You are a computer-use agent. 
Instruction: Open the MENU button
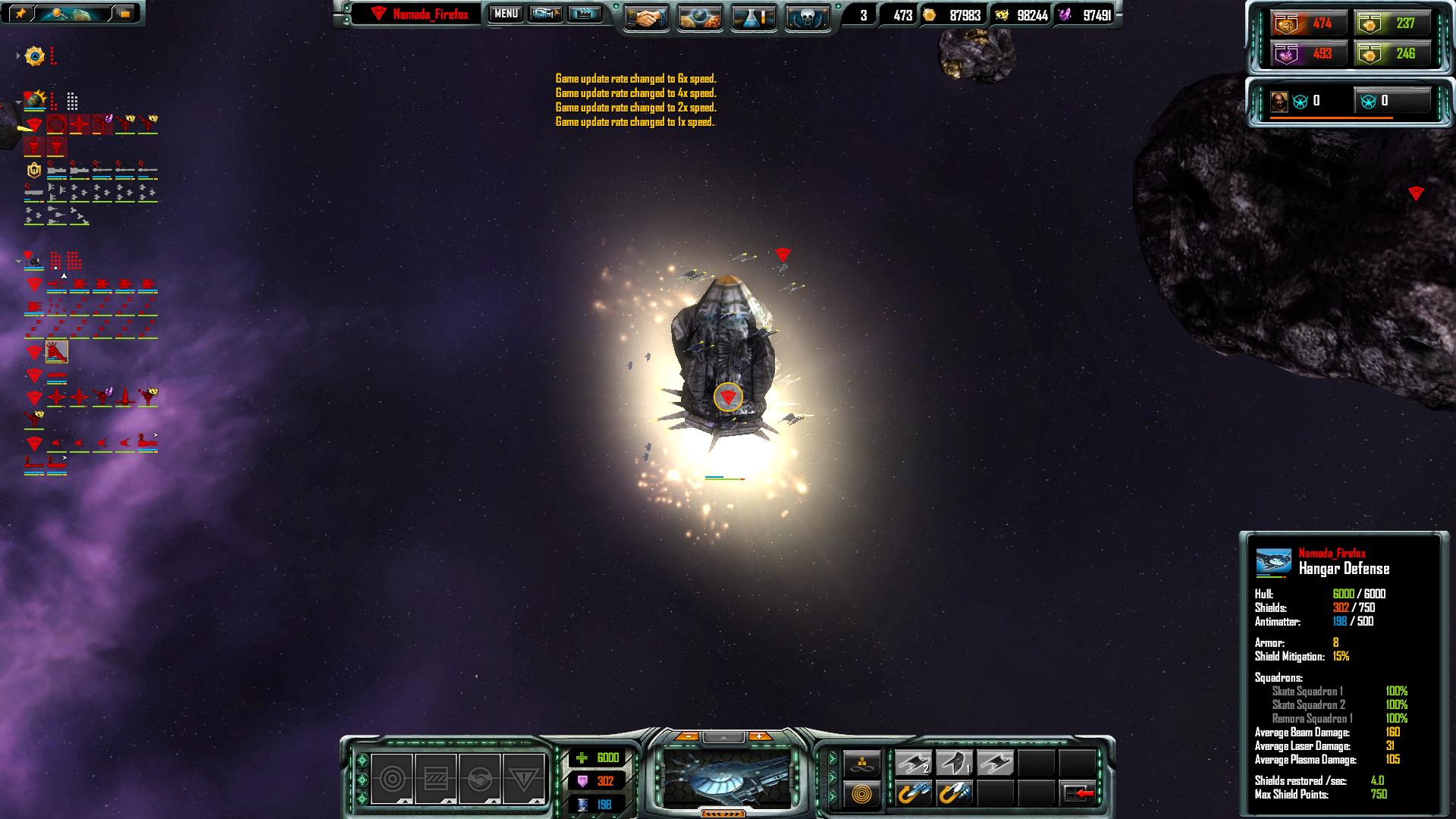pyautogui.click(x=505, y=14)
